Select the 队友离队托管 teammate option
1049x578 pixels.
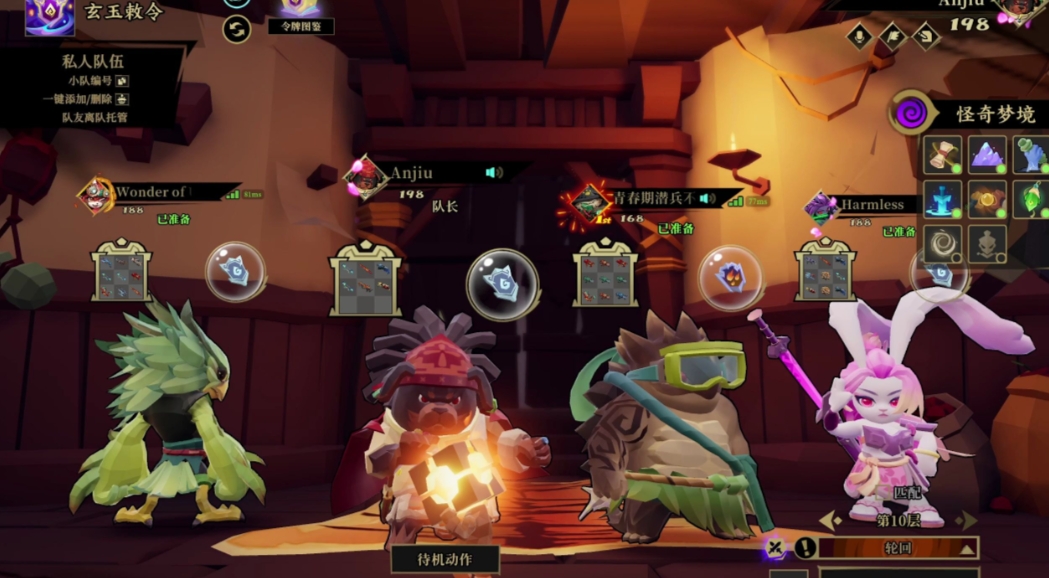(95, 117)
